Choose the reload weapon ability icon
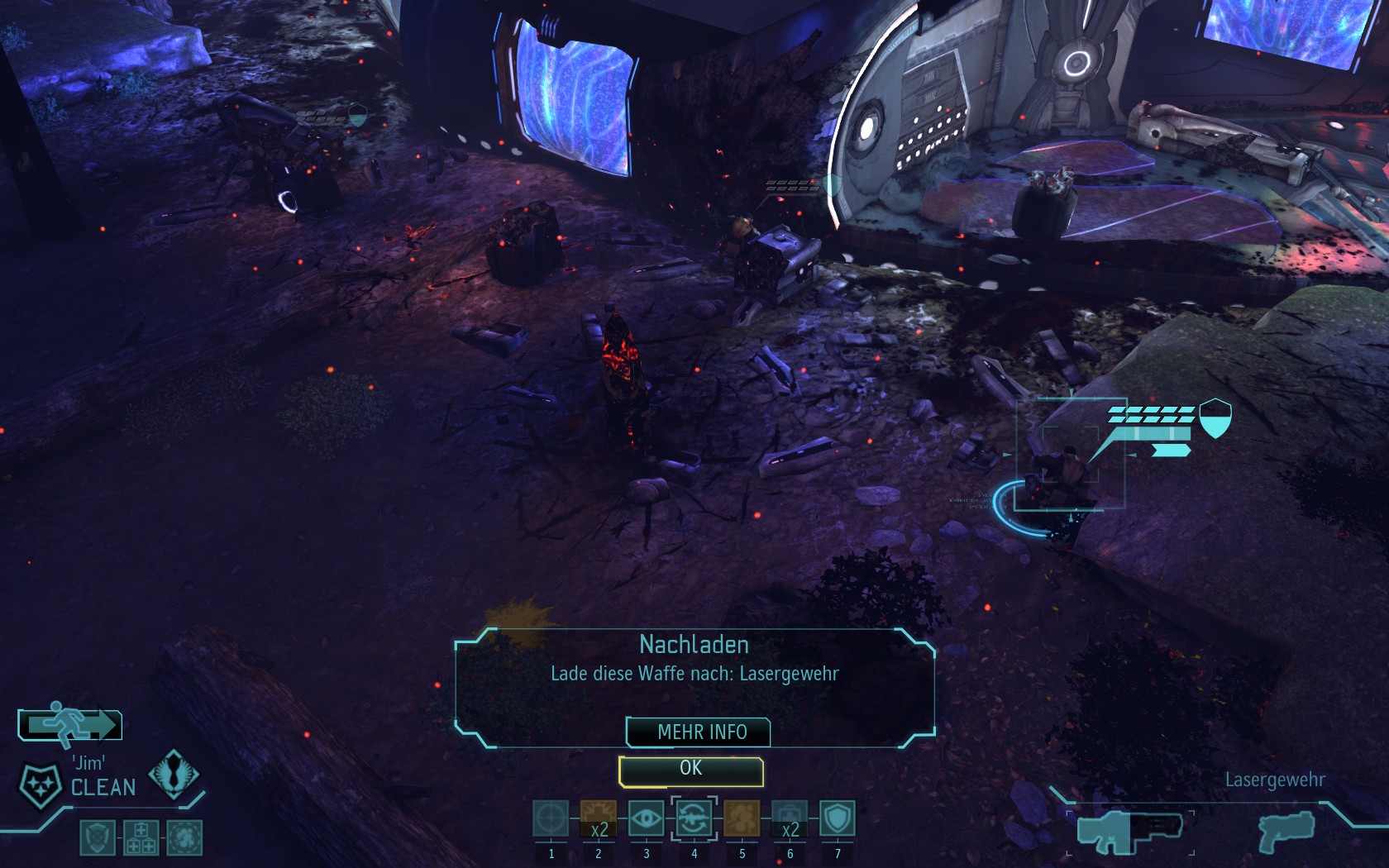The height and width of the screenshot is (868, 1389). (694, 818)
